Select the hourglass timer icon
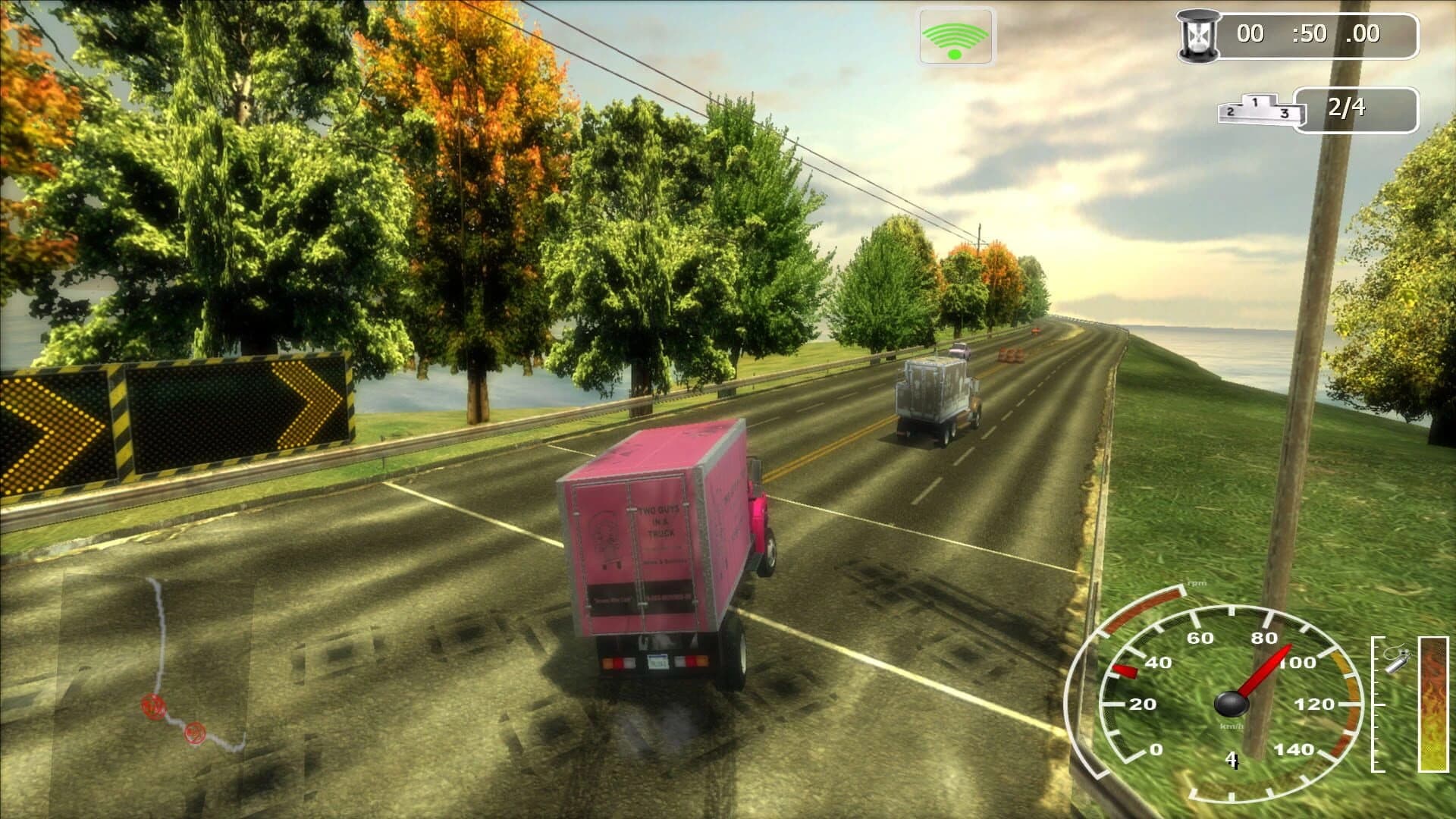 [1199, 33]
